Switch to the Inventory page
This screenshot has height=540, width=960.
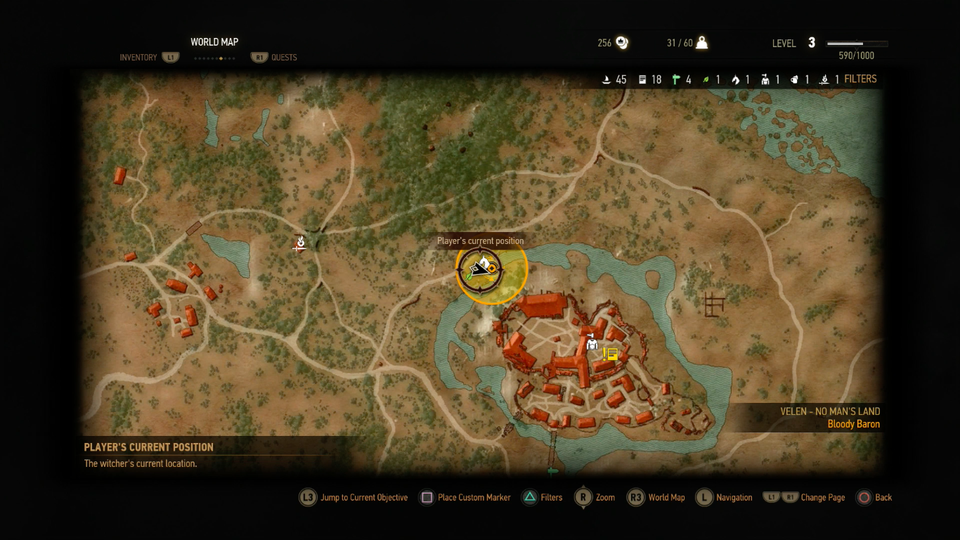pyautogui.click(x=138, y=58)
